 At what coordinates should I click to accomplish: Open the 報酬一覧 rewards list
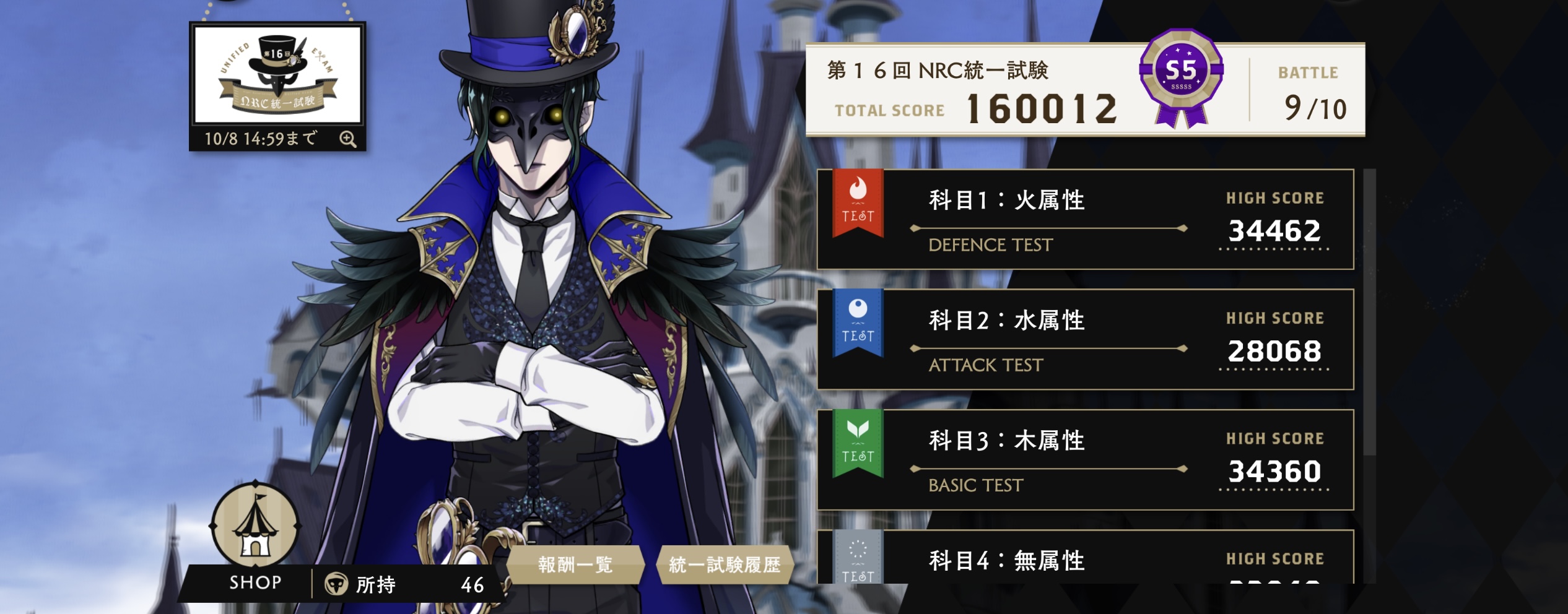[x=575, y=564]
